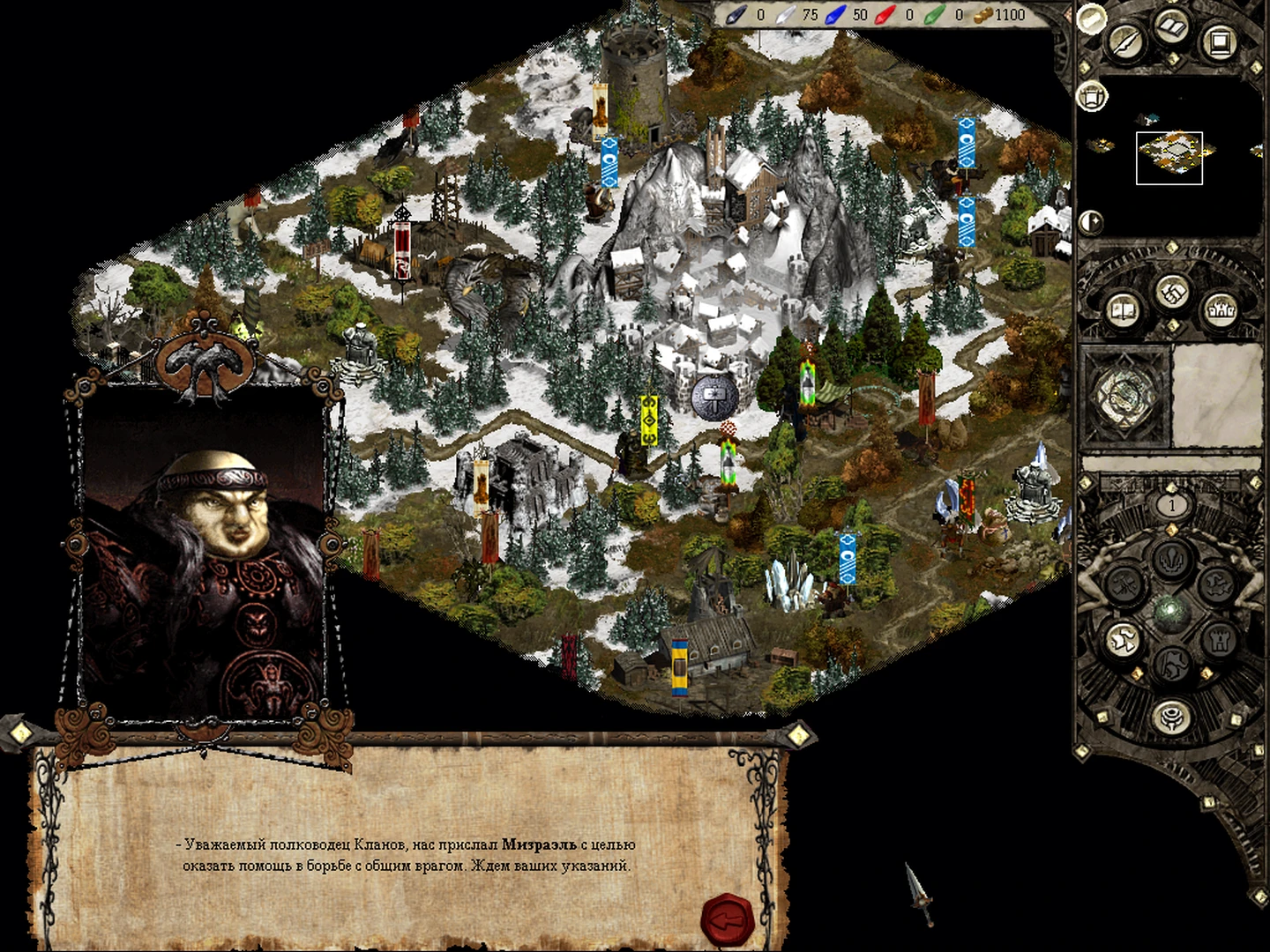Click the scroll icon at top-left of panel

(x=1093, y=17)
